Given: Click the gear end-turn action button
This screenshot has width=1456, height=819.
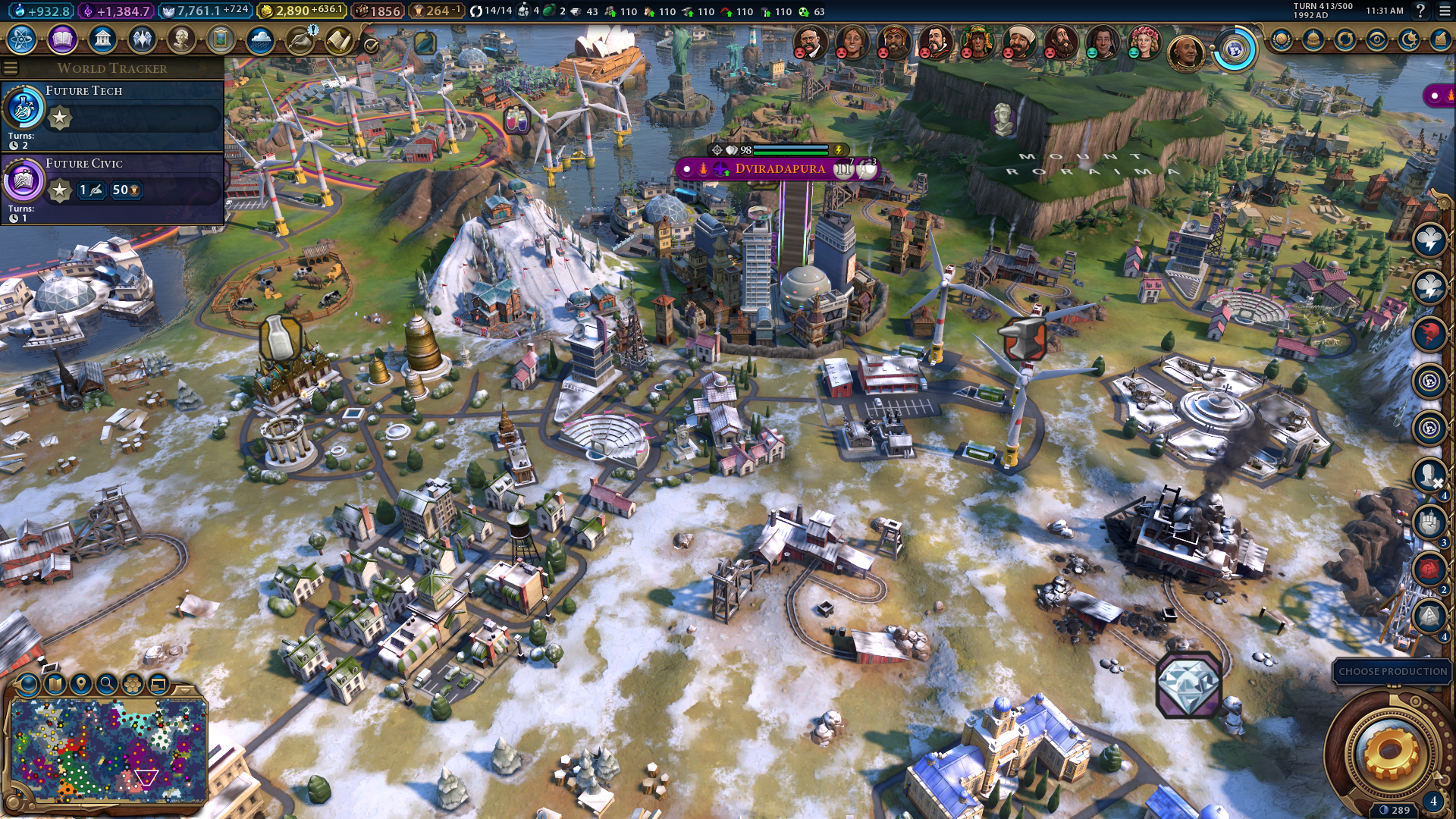Looking at the screenshot, I should click(x=1389, y=752).
